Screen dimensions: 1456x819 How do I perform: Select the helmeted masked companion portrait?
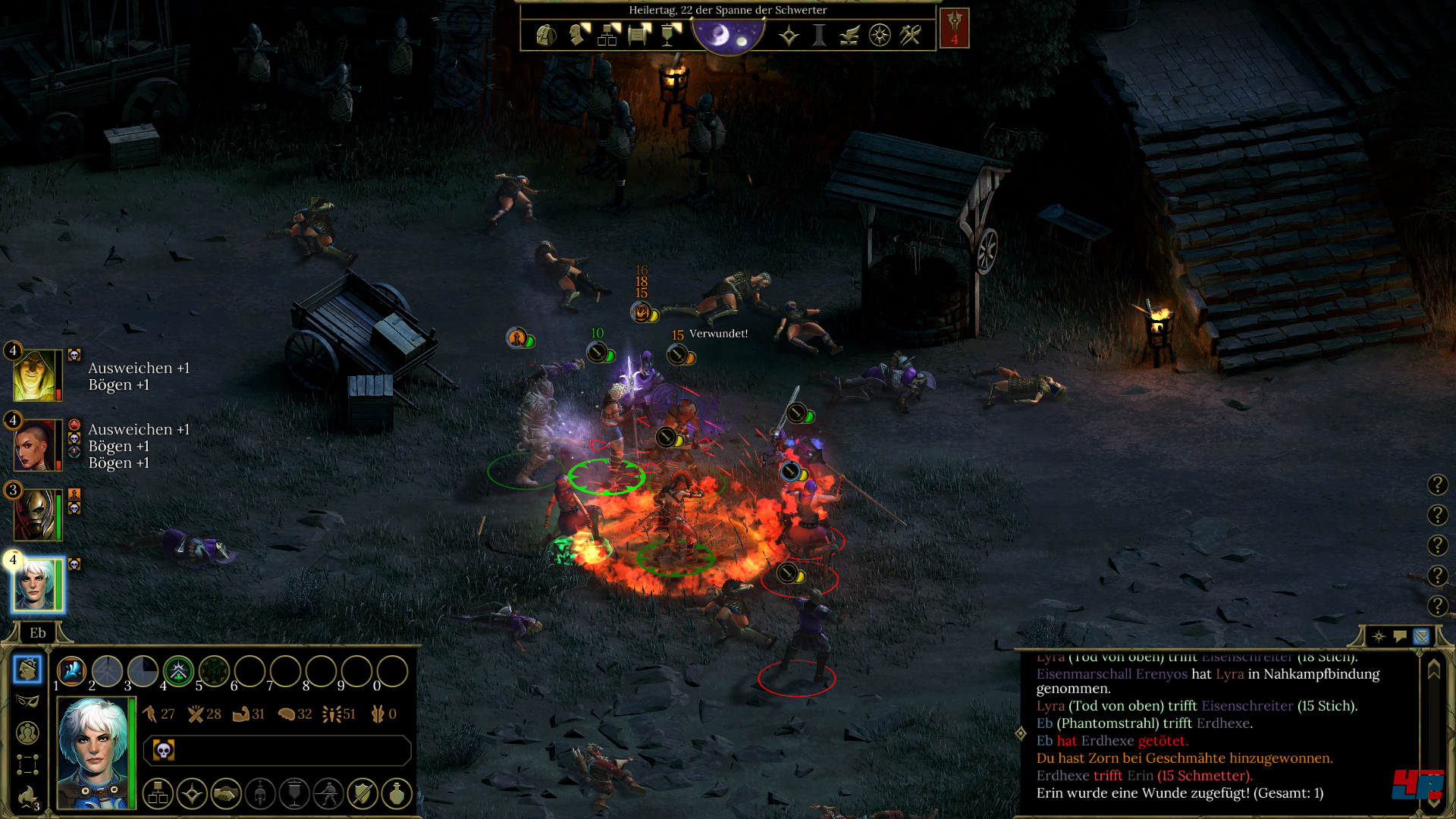(x=33, y=515)
